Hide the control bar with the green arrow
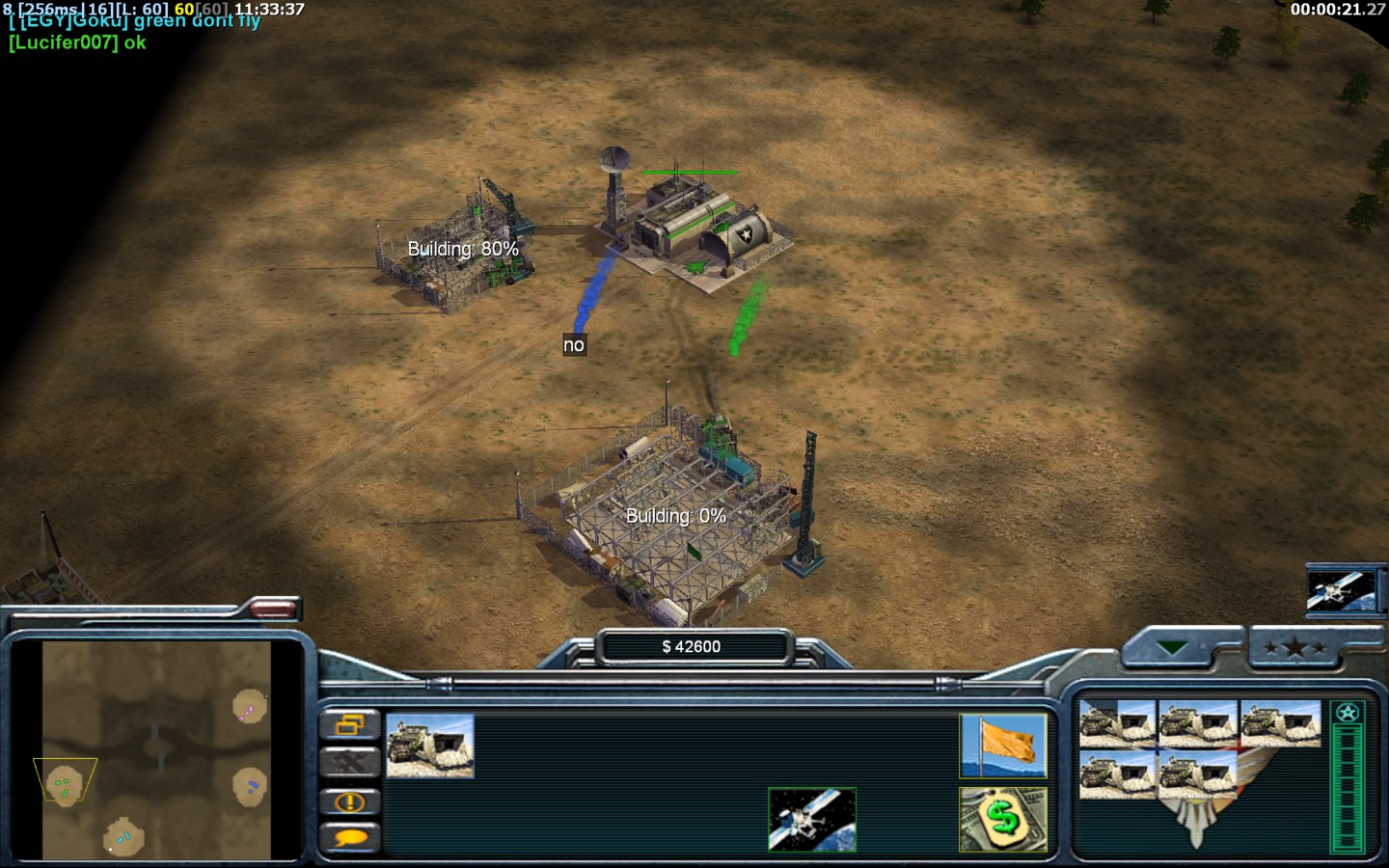The height and width of the screenshot is (868, 1389). (1173, 648)
